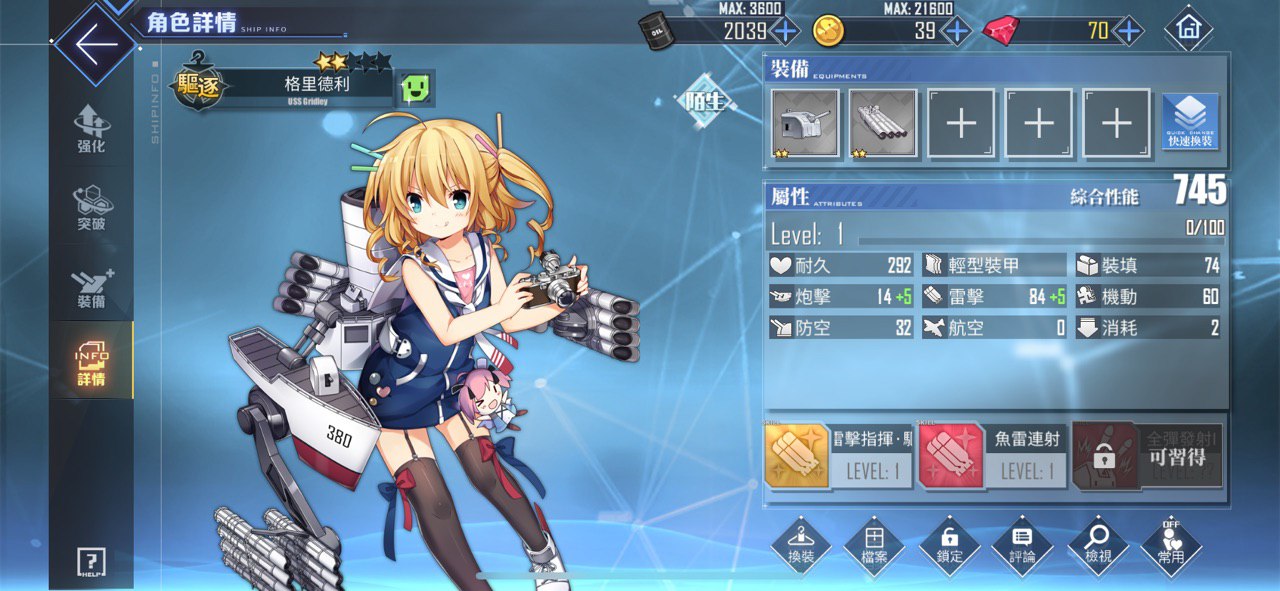Image resolution: width=1280 pixels, height=591 pixels.
Task: Switch to the 裝備 equipment tab
Action: pos(91,286)
